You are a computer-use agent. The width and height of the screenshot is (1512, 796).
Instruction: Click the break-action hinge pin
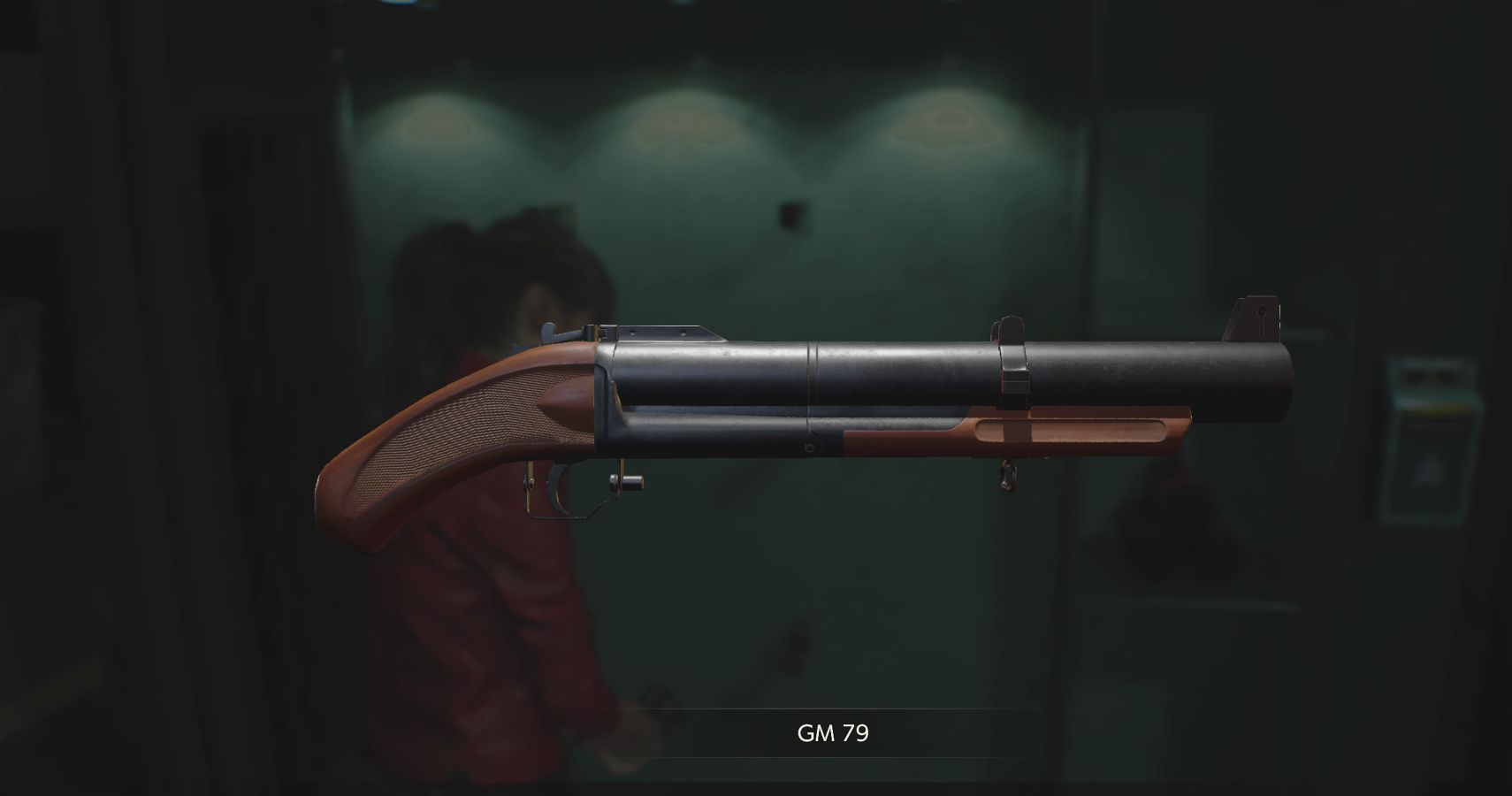(628, 482)
